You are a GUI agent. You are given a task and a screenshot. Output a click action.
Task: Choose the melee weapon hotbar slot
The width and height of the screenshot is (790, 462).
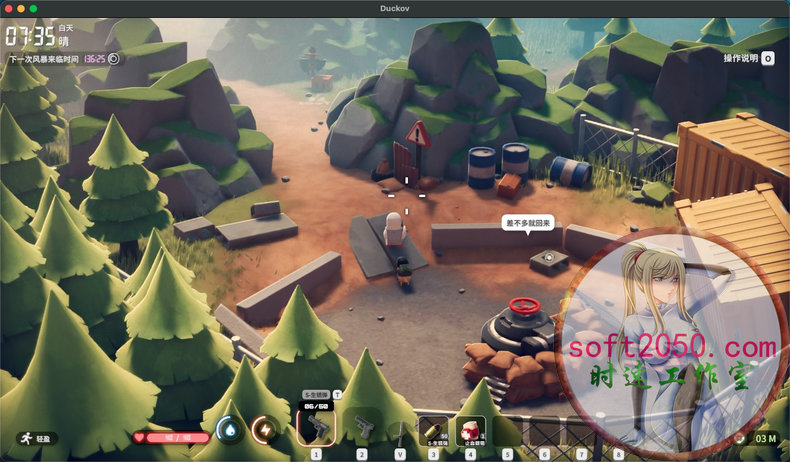(x=399, y=431)
